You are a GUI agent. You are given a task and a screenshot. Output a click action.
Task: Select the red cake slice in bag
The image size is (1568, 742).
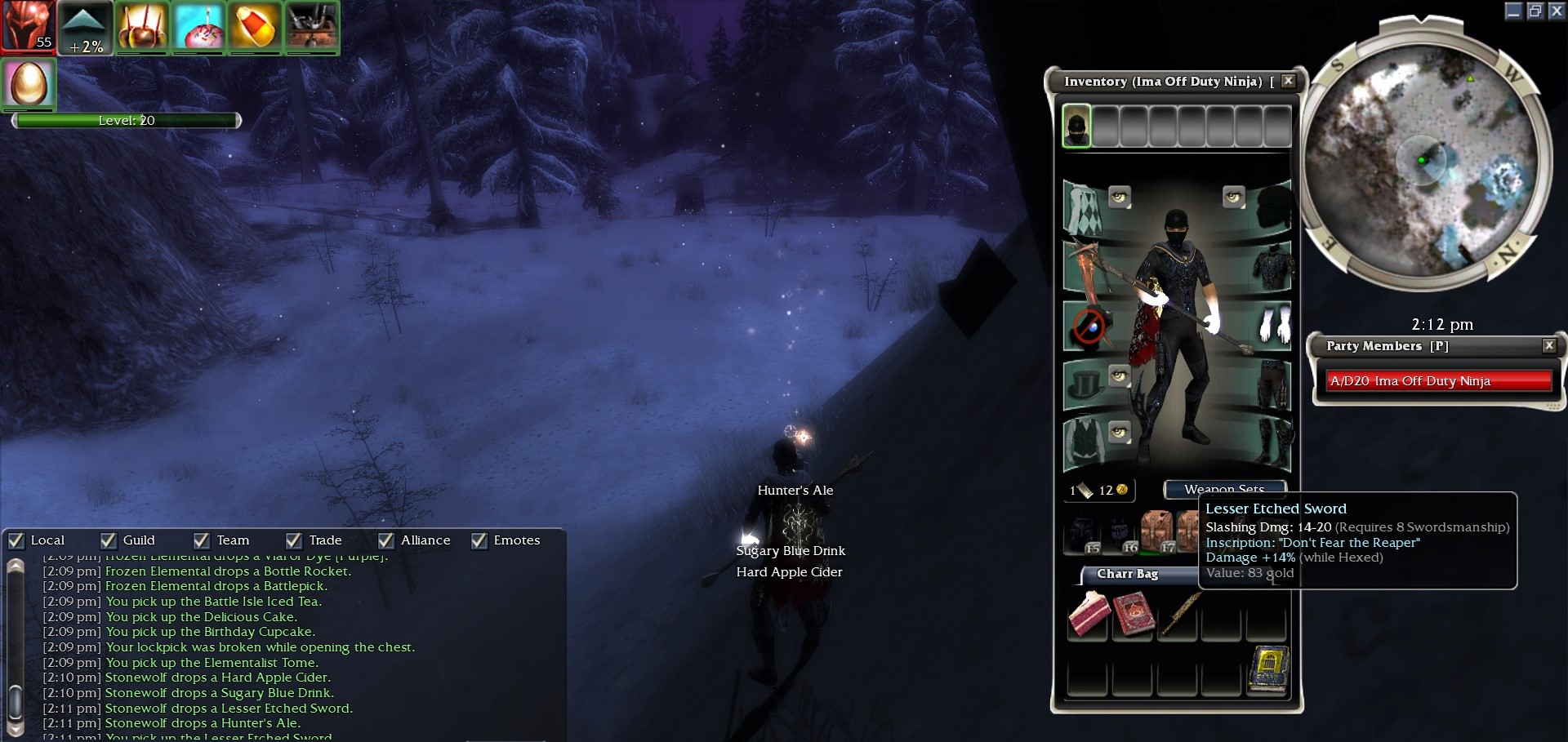click(1089, 615)
